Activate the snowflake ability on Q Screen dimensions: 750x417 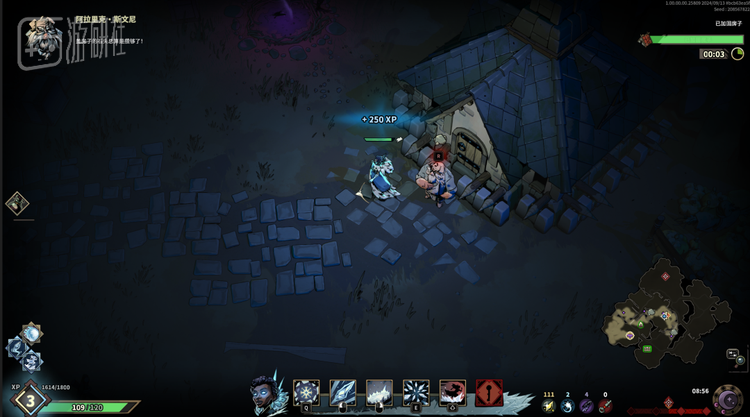[x=306, y=392]
